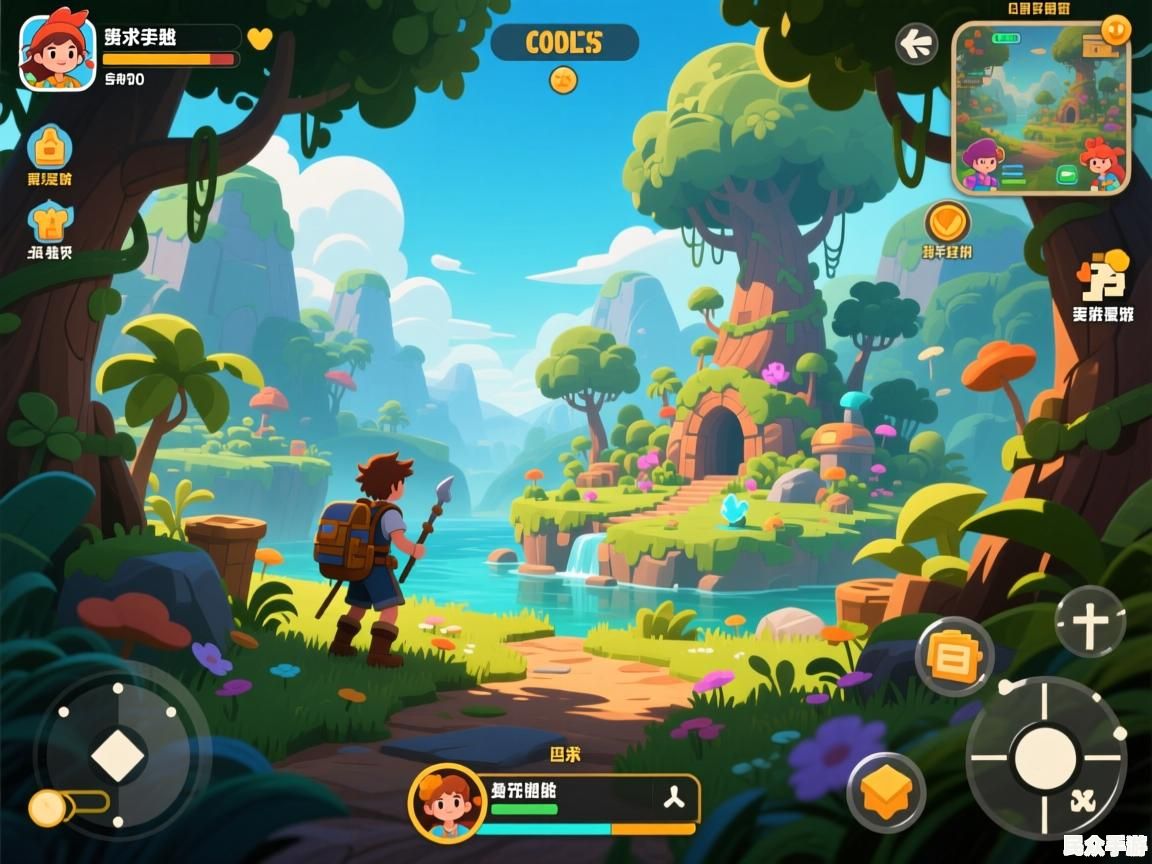1152x864 pixels.
Task: Open the orange checkmark badge icon
Action: (946, 221)
